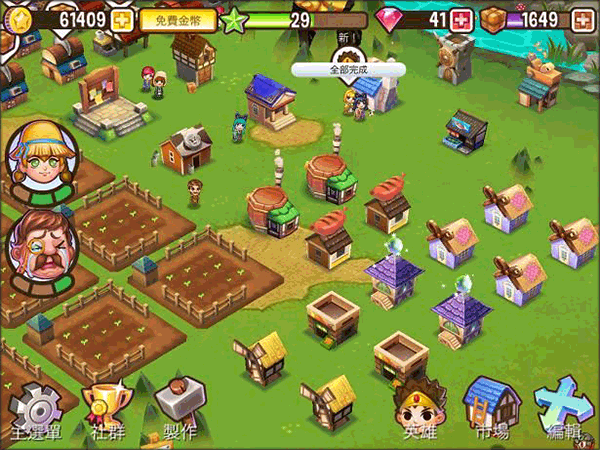The width and height of the screenshot is (600, 450).
Task: Select the monocled old man portrait
Action: click(36, 248)
